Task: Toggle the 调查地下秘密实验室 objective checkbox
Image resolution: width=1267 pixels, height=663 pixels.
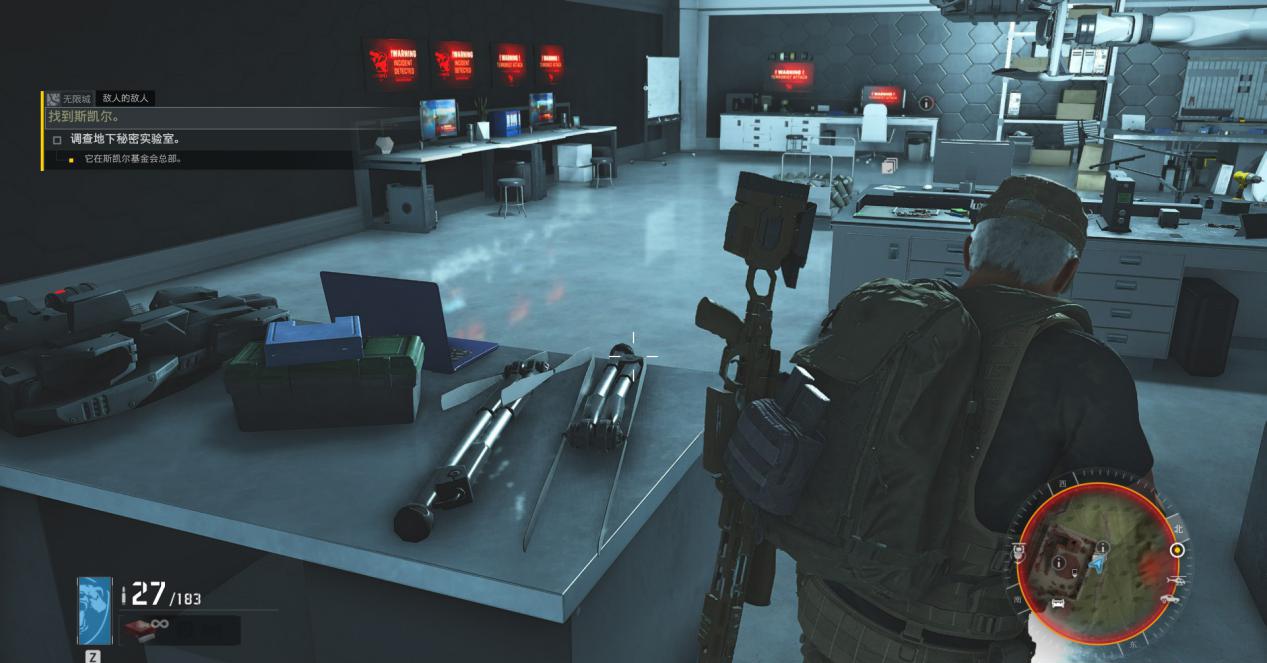Action: coord(58,140)
